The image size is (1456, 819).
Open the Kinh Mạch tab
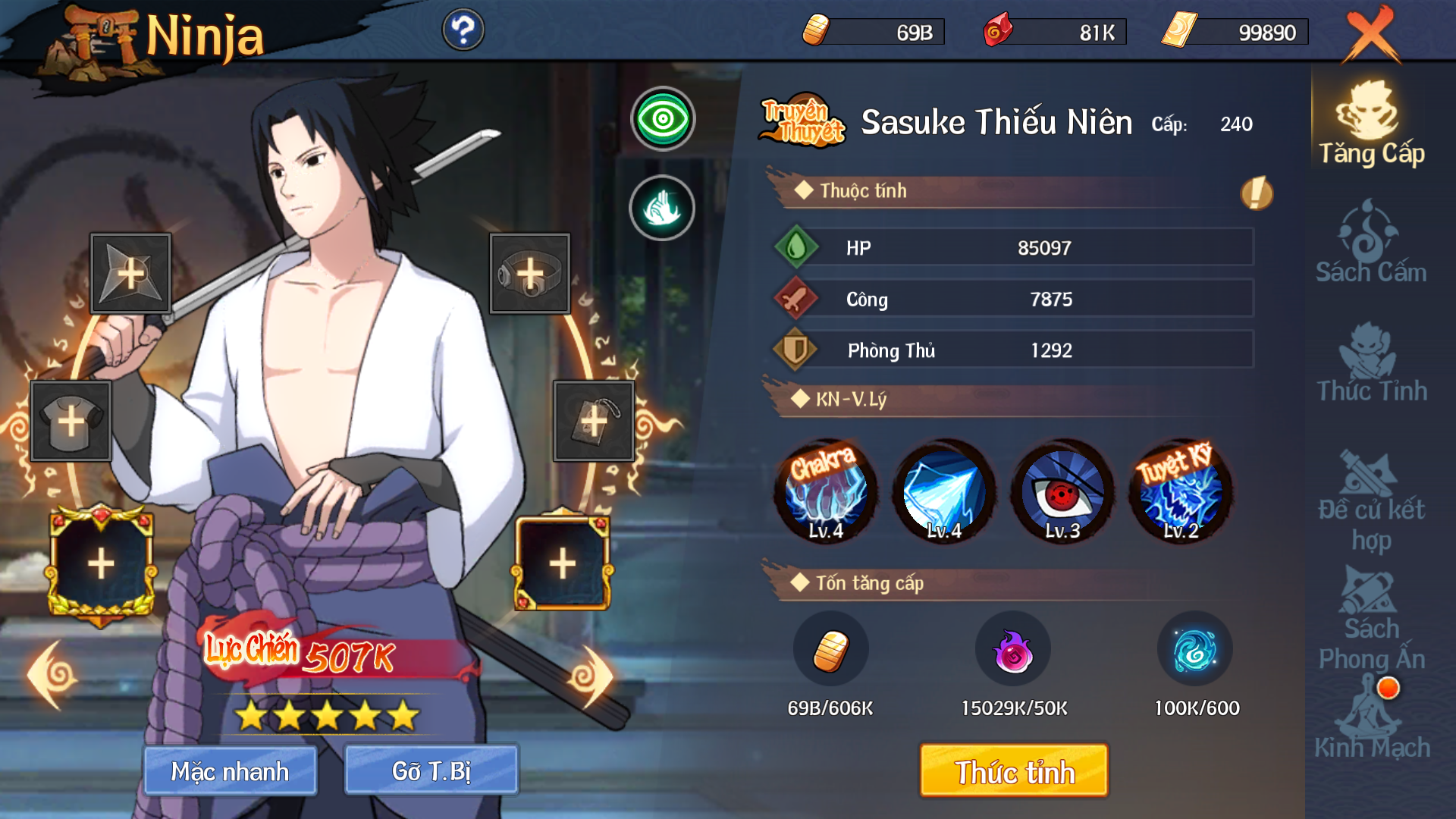point(1371,720)
